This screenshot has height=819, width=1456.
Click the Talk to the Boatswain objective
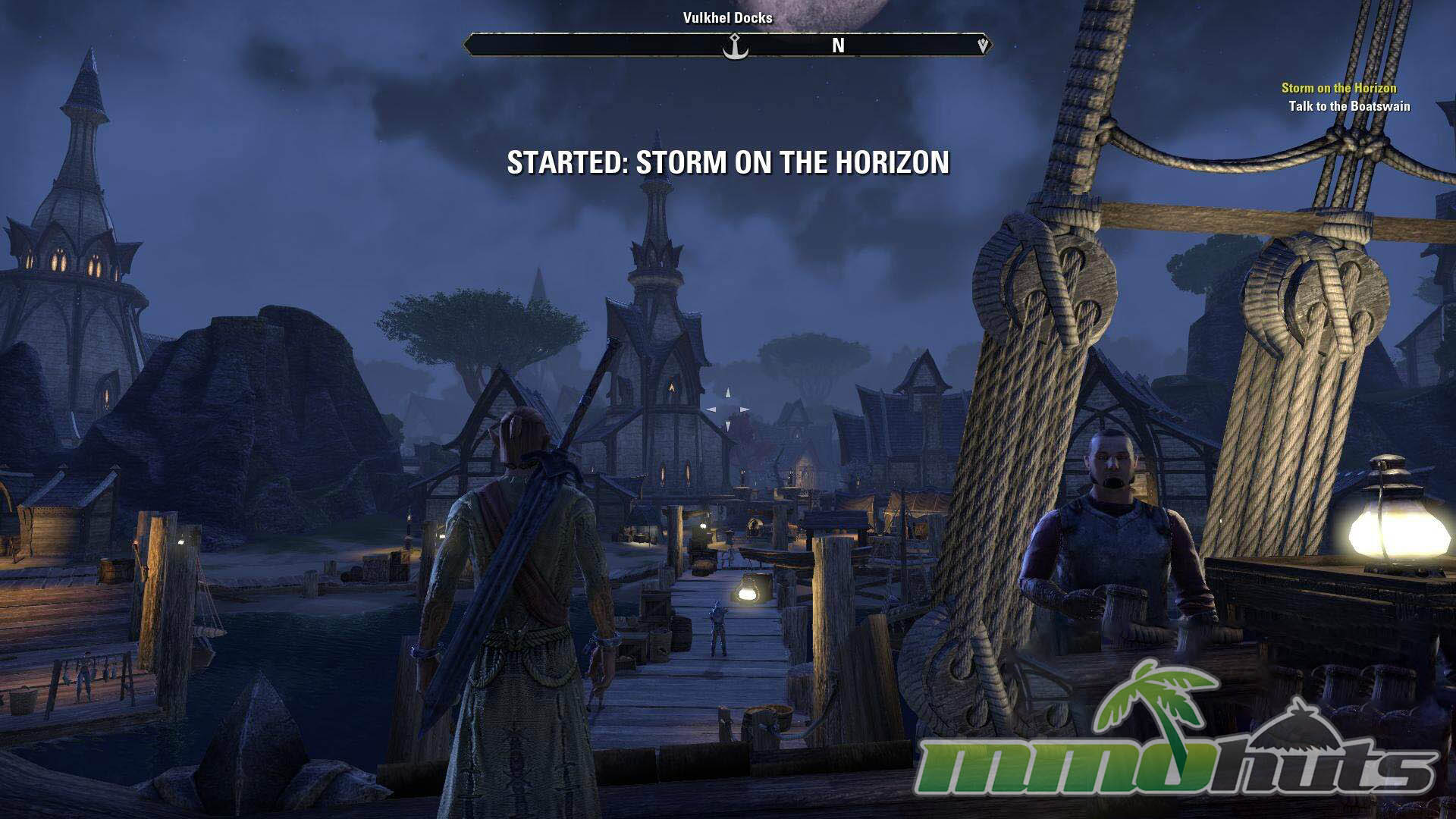(x=1349, y=106)
